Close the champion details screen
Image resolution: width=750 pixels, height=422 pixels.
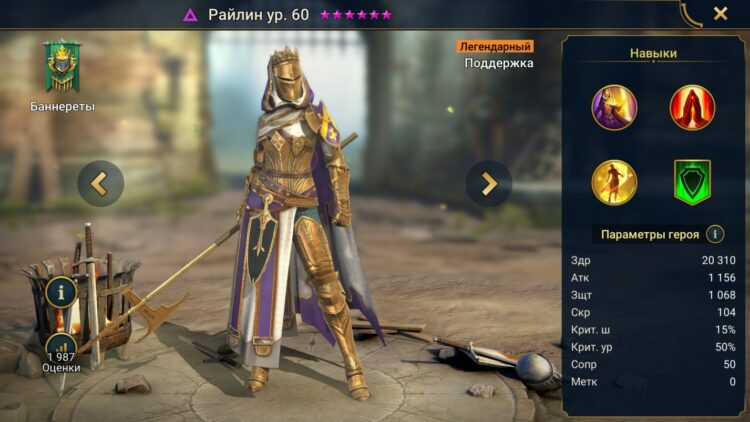click(720, 14)
